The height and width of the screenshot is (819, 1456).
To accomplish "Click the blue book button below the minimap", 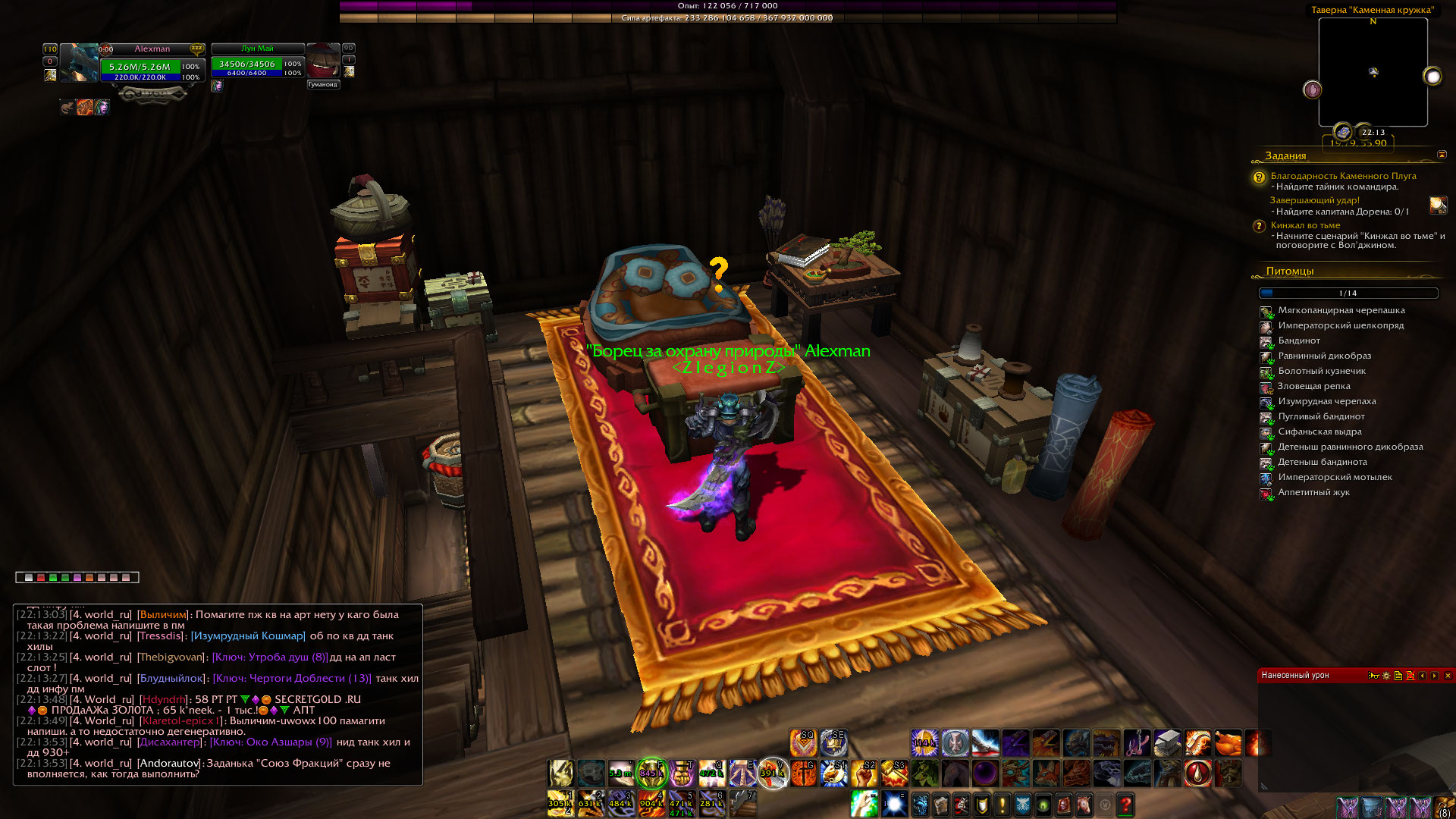I will pos(1343,132).
